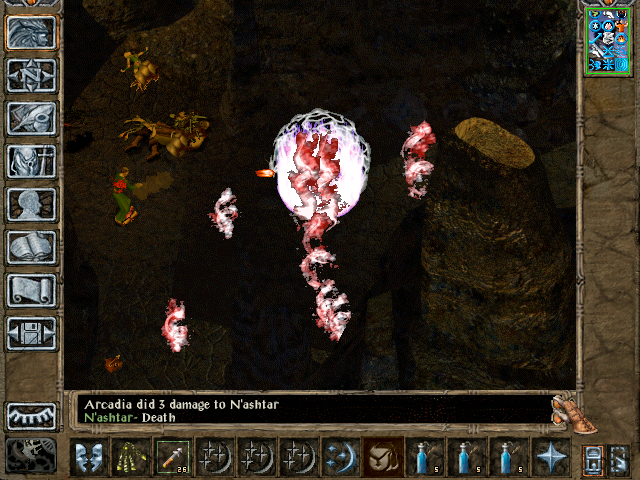The image size is (640, 480).
Task: Open the priest scroll button
Action: click(x=31, y=290)
